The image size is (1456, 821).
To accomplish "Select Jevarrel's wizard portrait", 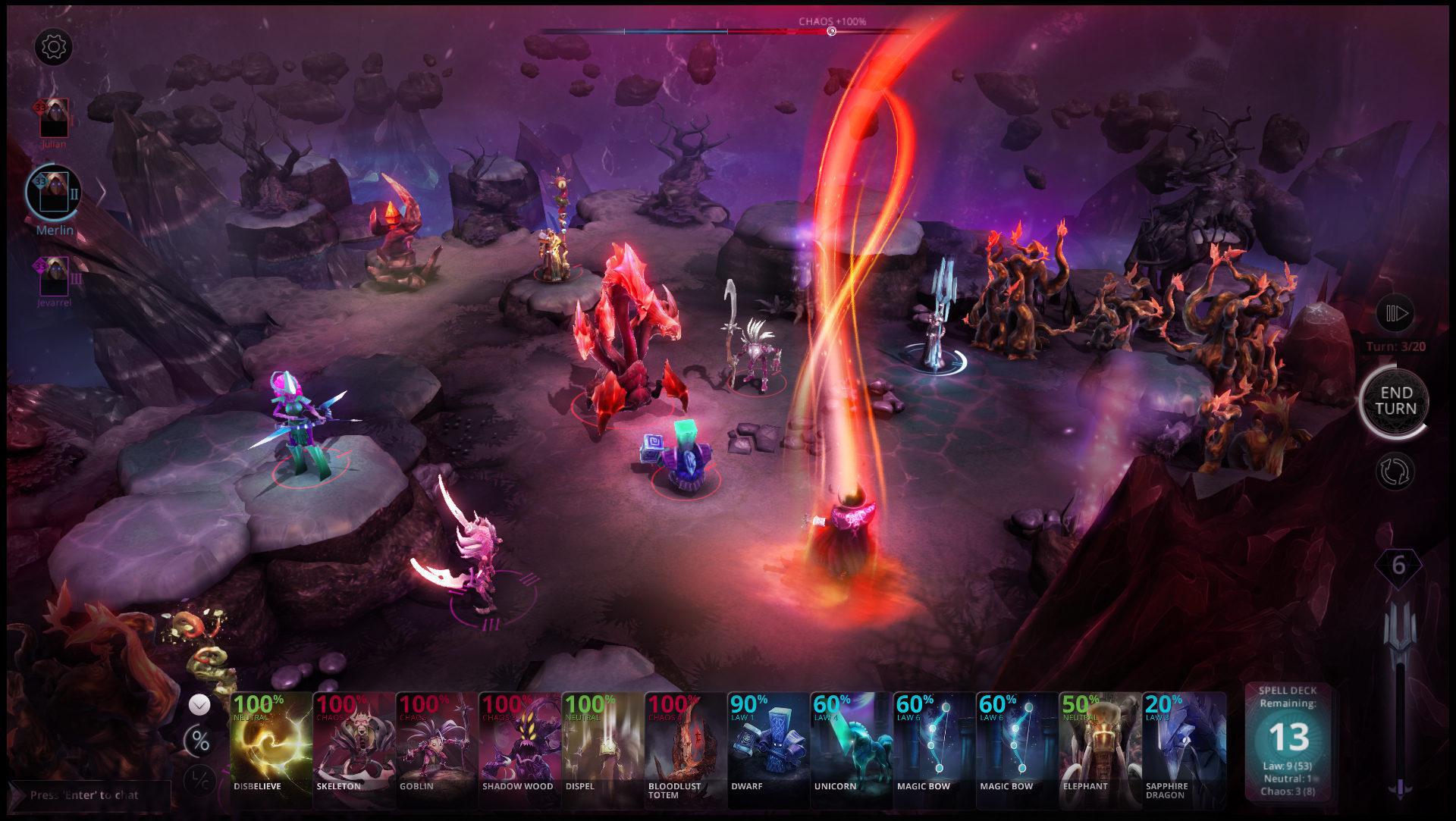I will click(53, 275).
